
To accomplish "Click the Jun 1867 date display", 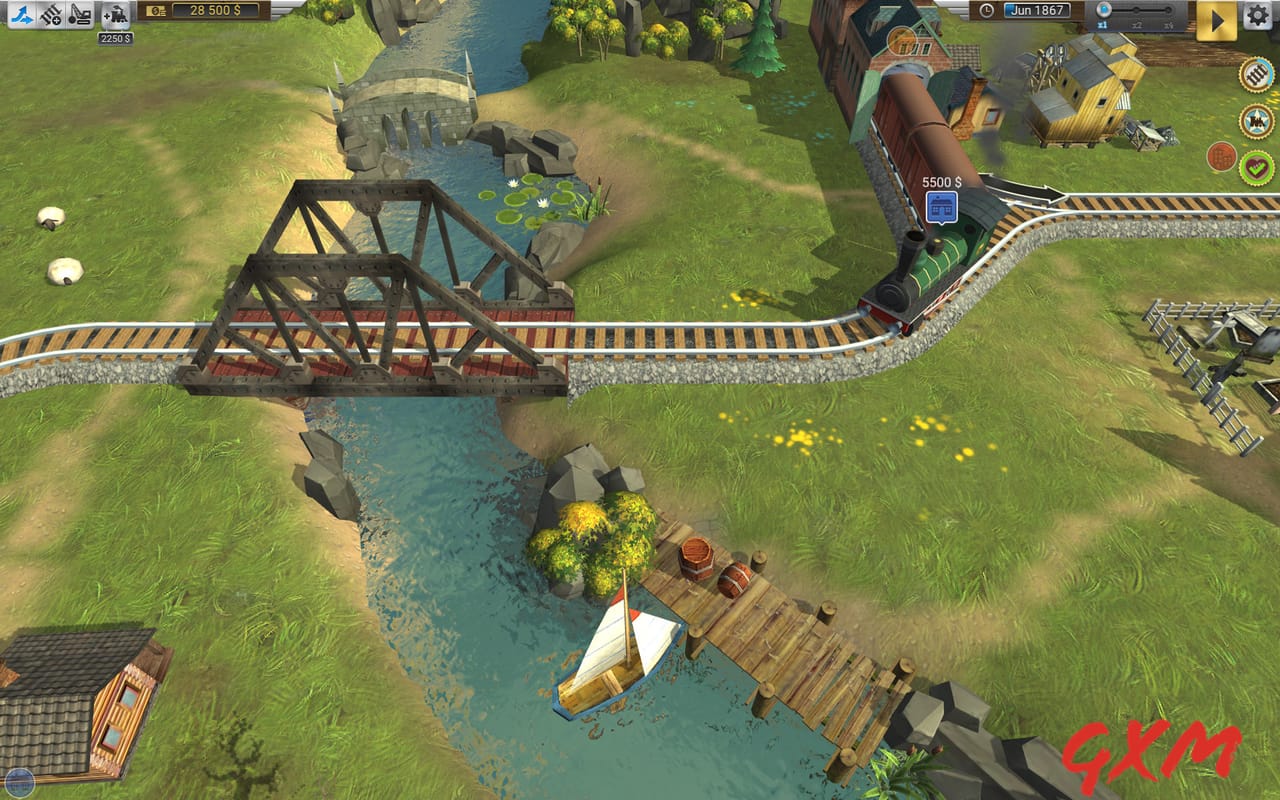I will (1038, 9).
